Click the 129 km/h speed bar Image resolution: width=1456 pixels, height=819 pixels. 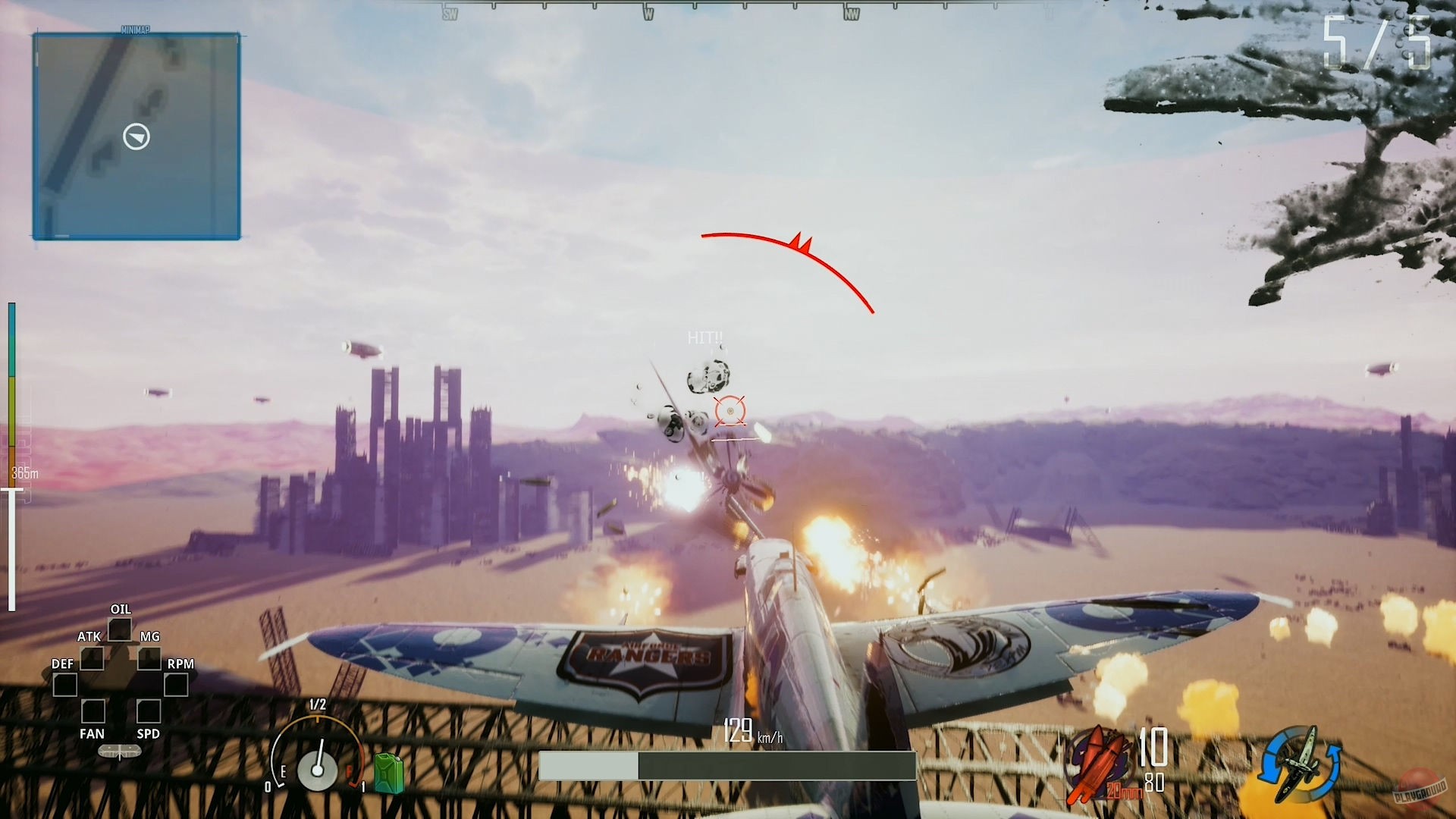pos(728,766)
